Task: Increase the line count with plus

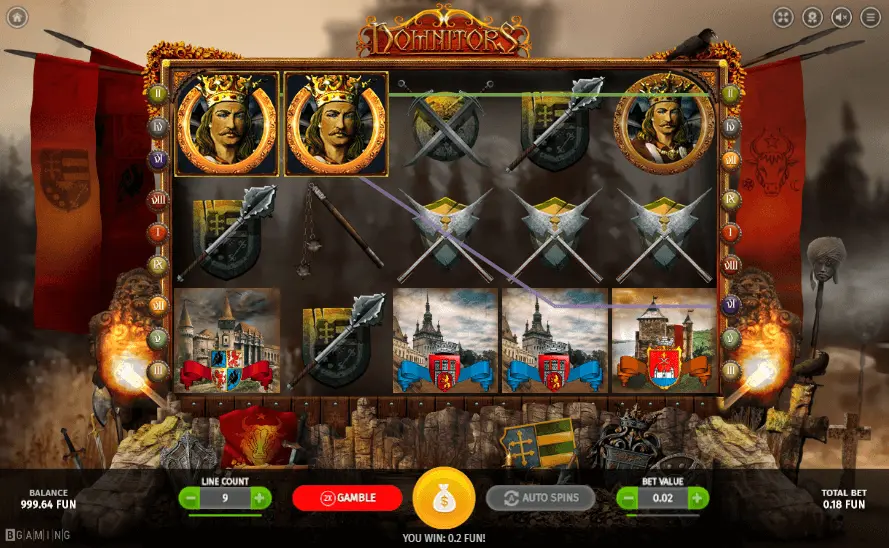Action: coord(260,498)
